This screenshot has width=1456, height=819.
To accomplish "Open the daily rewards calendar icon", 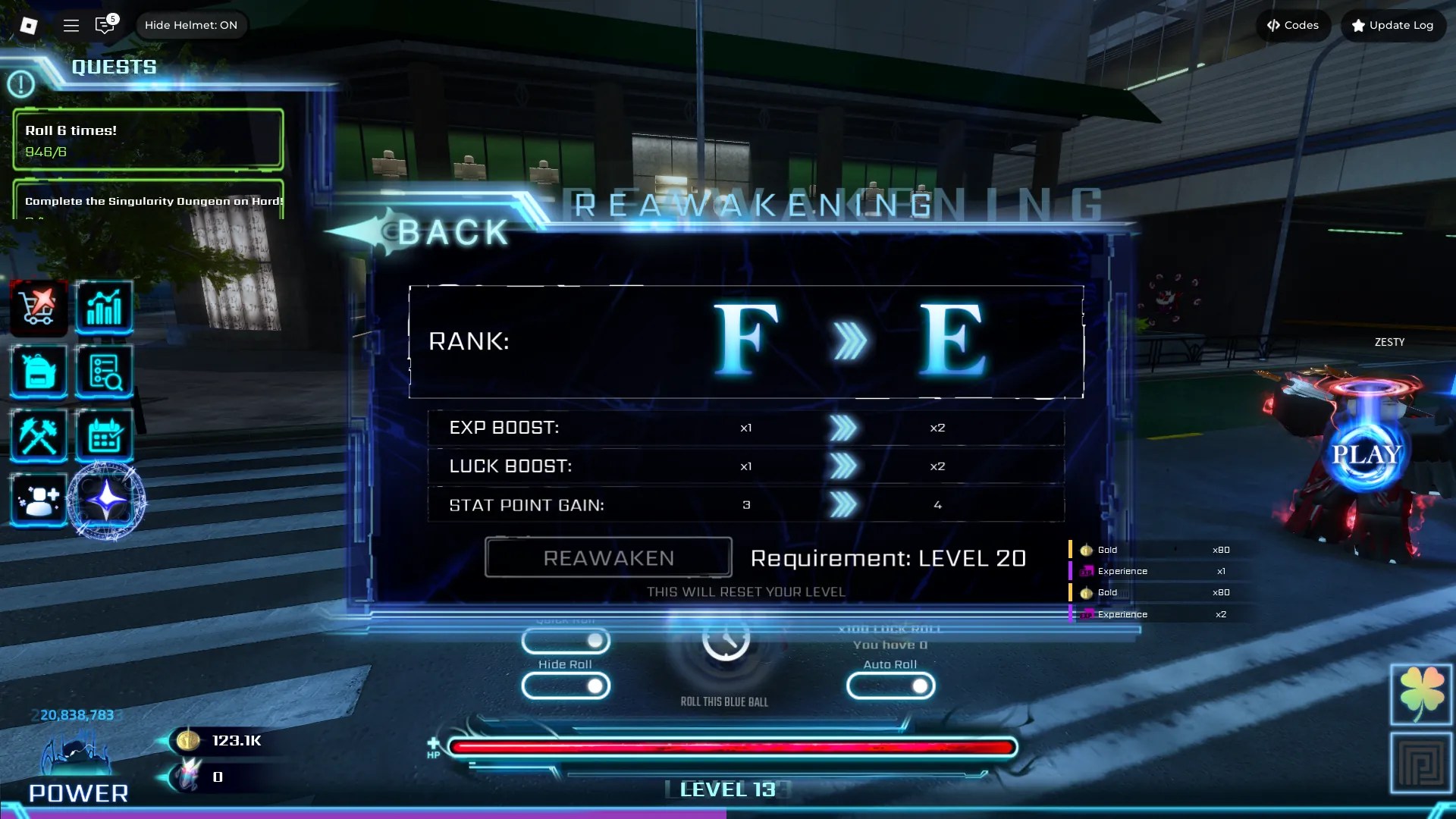I will click(x=105, y=435).
